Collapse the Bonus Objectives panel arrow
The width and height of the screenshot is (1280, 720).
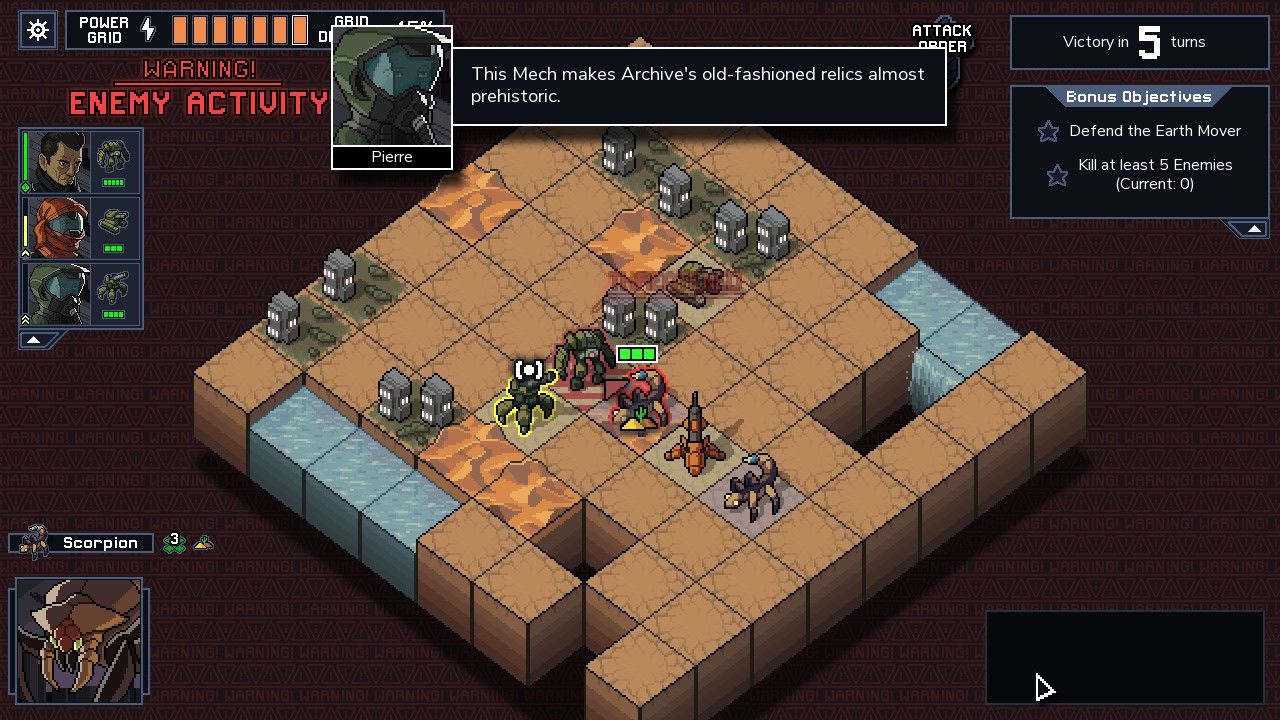[x=1252, y=230]
